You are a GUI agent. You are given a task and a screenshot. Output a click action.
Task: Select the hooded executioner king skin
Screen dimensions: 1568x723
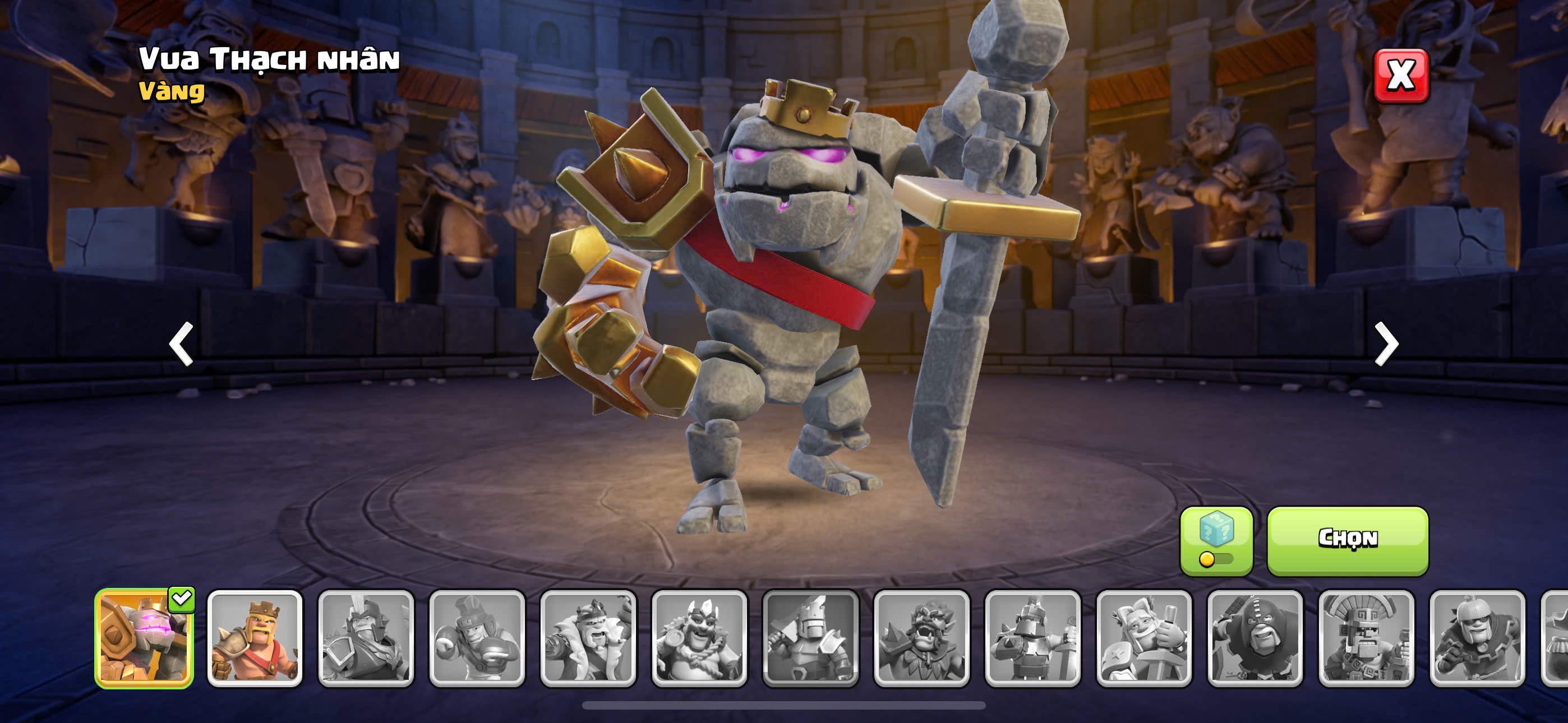tap(1255, 638)
